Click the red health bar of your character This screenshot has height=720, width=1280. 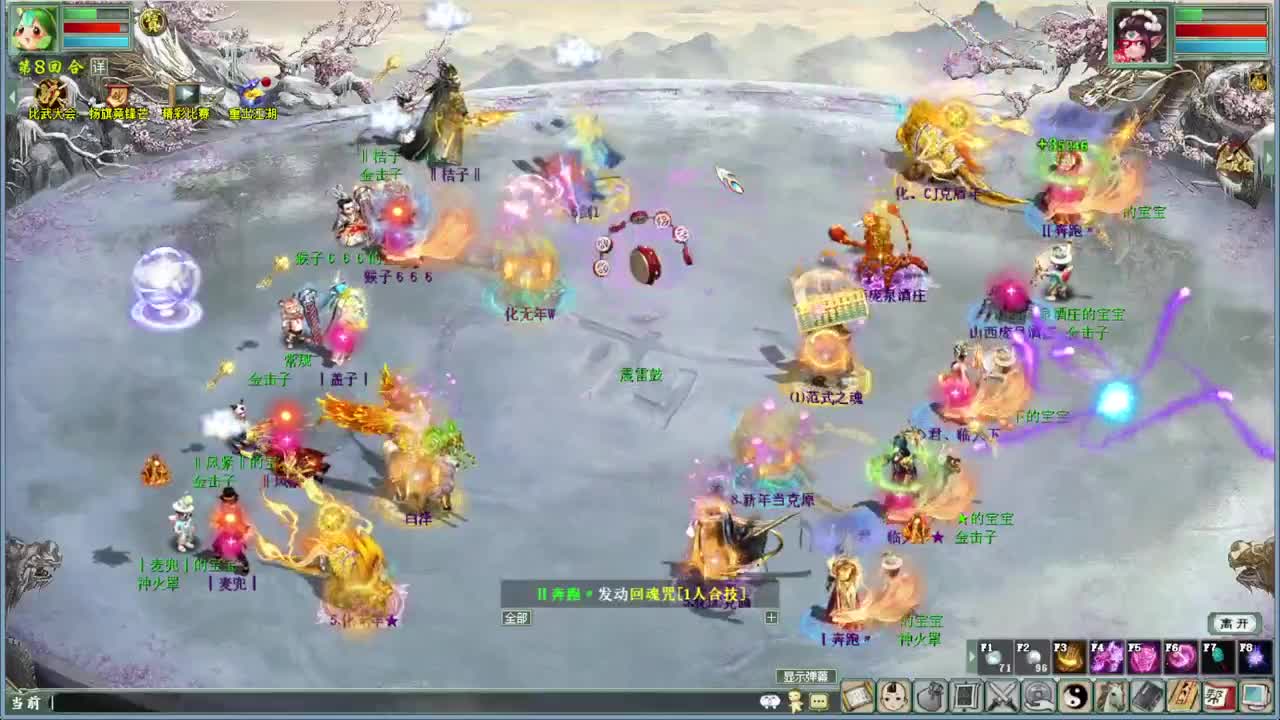(x=94, y=27)
